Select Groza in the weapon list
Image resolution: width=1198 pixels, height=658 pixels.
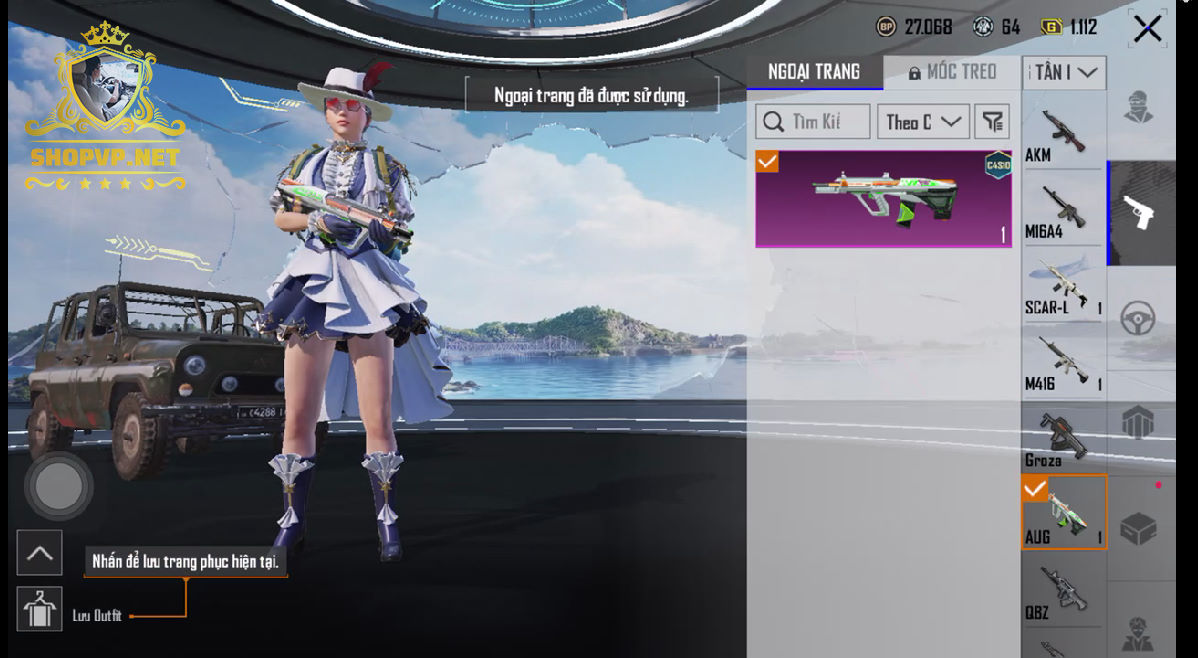[x=1063, y=439]
